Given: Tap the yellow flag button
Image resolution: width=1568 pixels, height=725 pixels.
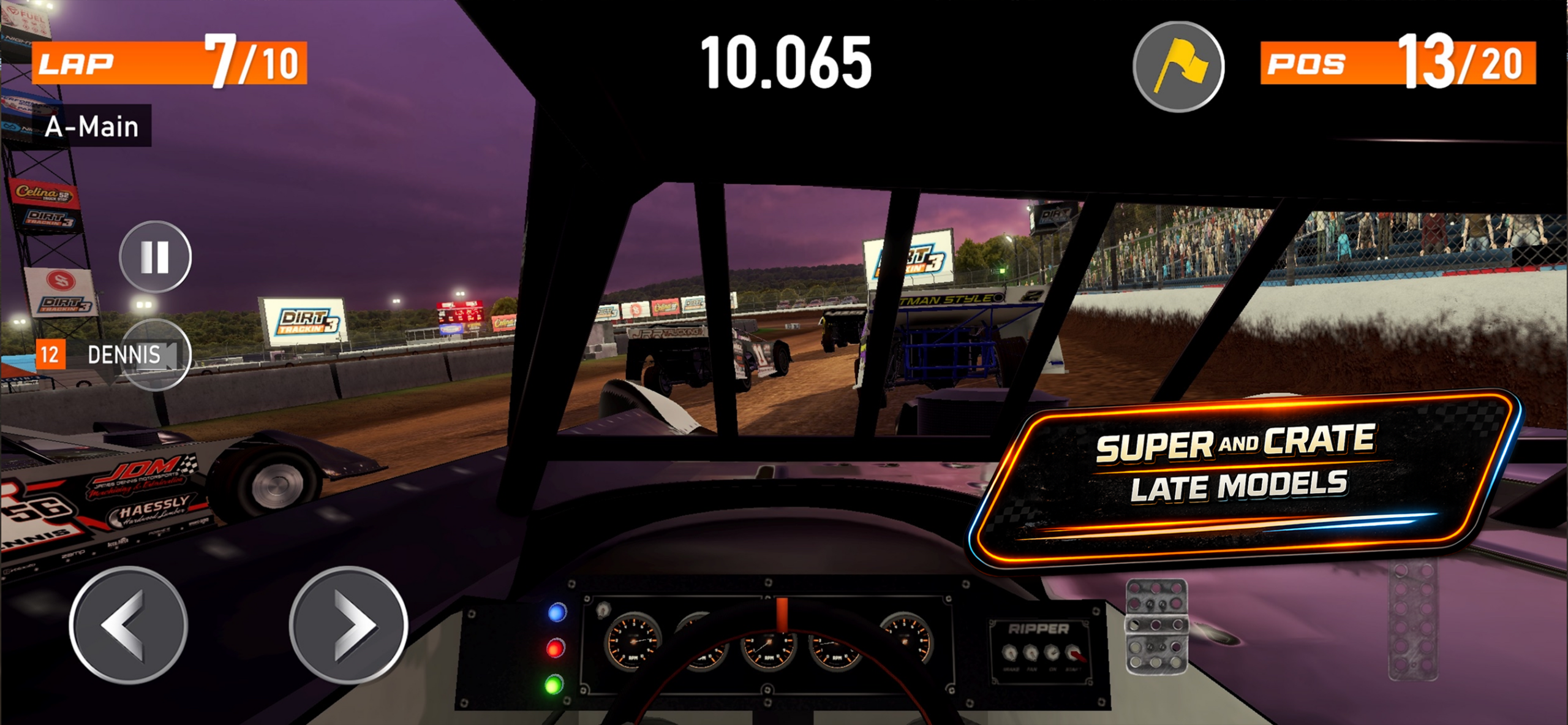Looking at the screenshot, I should 1178,67.
